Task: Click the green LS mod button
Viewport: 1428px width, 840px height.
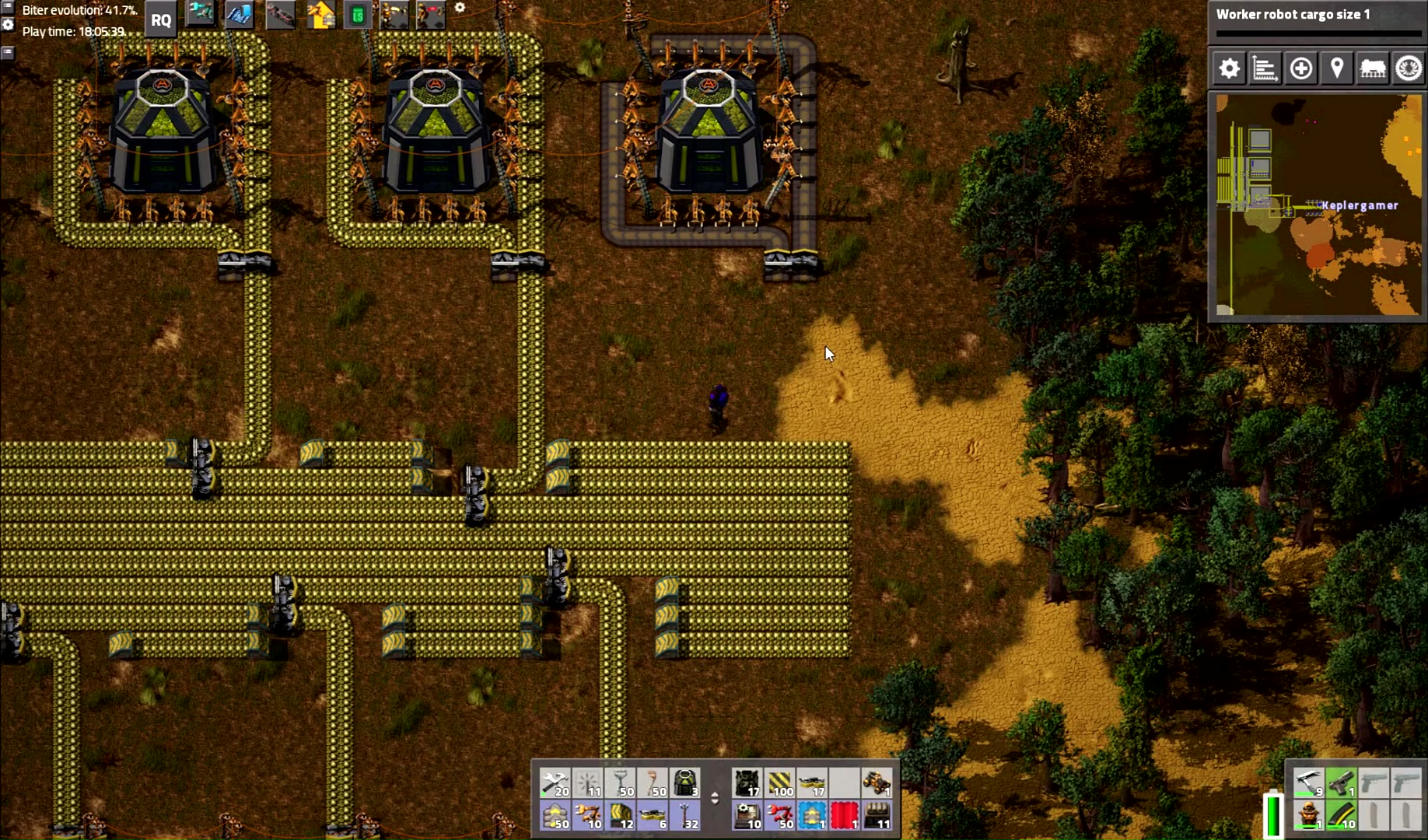Action: pos(358,15)
